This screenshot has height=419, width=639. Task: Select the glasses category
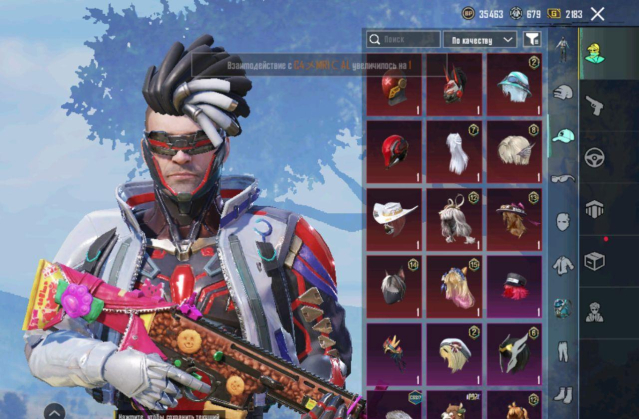point(563,178)
